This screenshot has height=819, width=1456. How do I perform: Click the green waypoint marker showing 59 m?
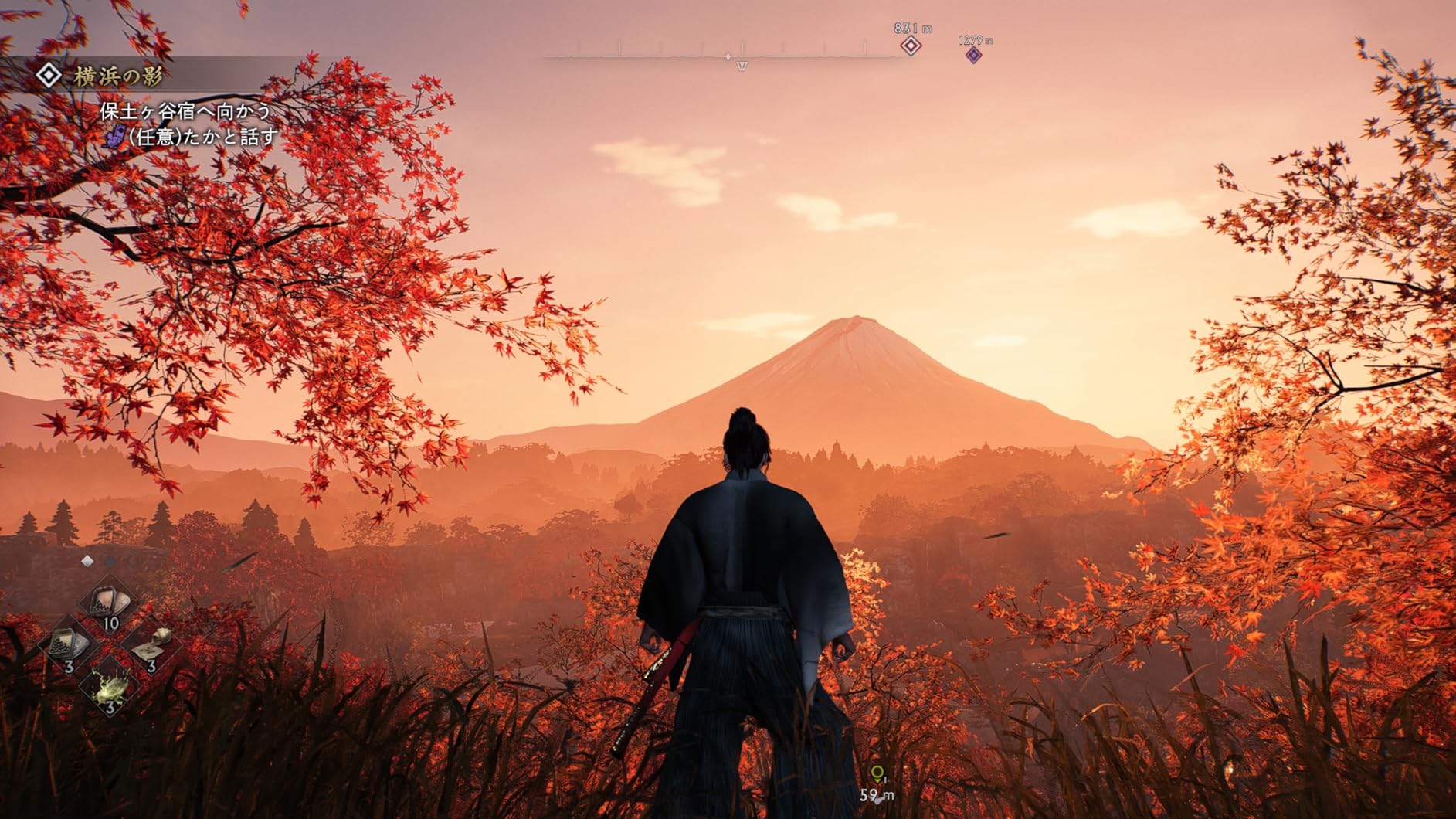coord(877,773)
